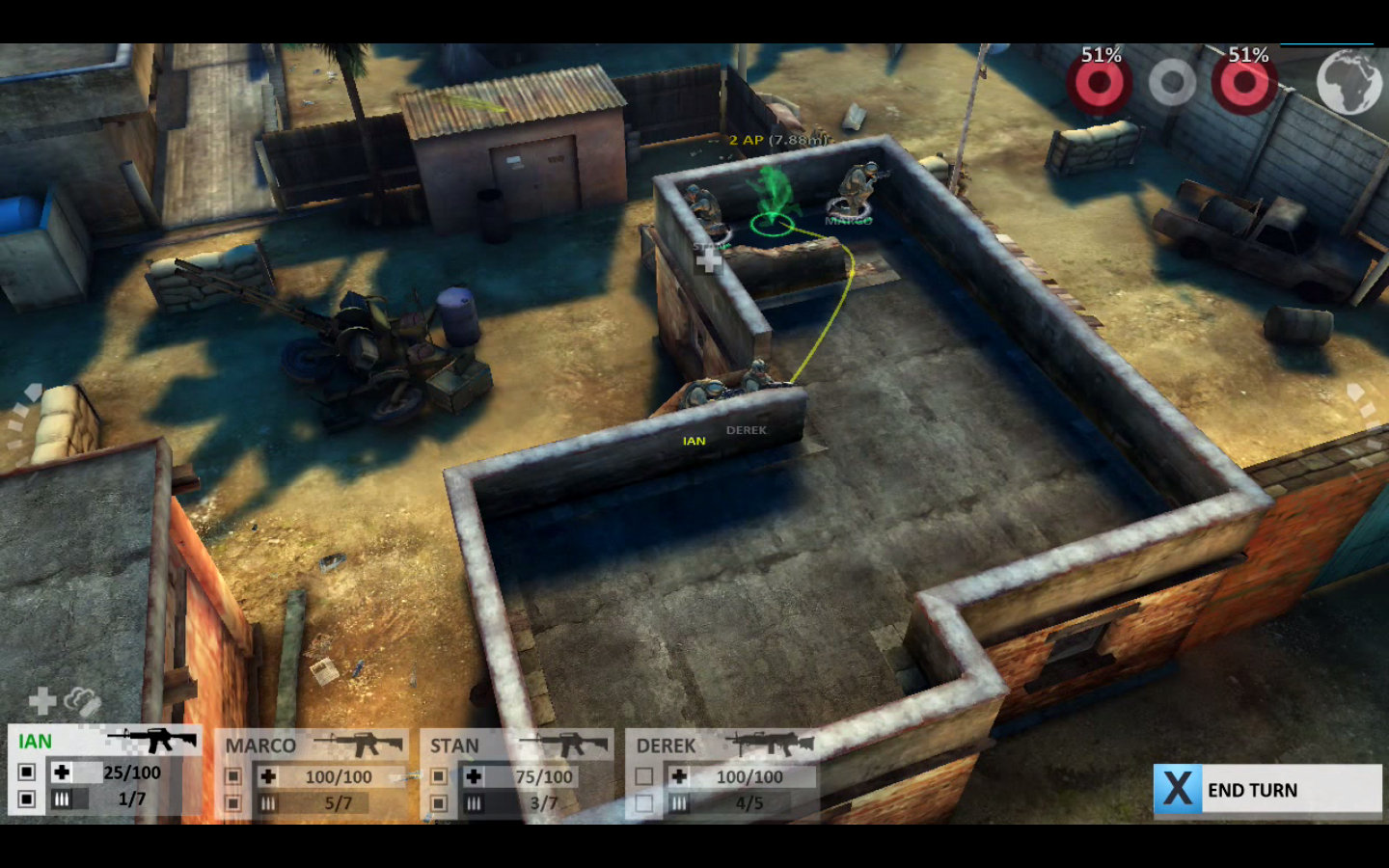1389x868 pixels.
Task: Click Stan's 75/100 health bar
Action: point(547,775)
